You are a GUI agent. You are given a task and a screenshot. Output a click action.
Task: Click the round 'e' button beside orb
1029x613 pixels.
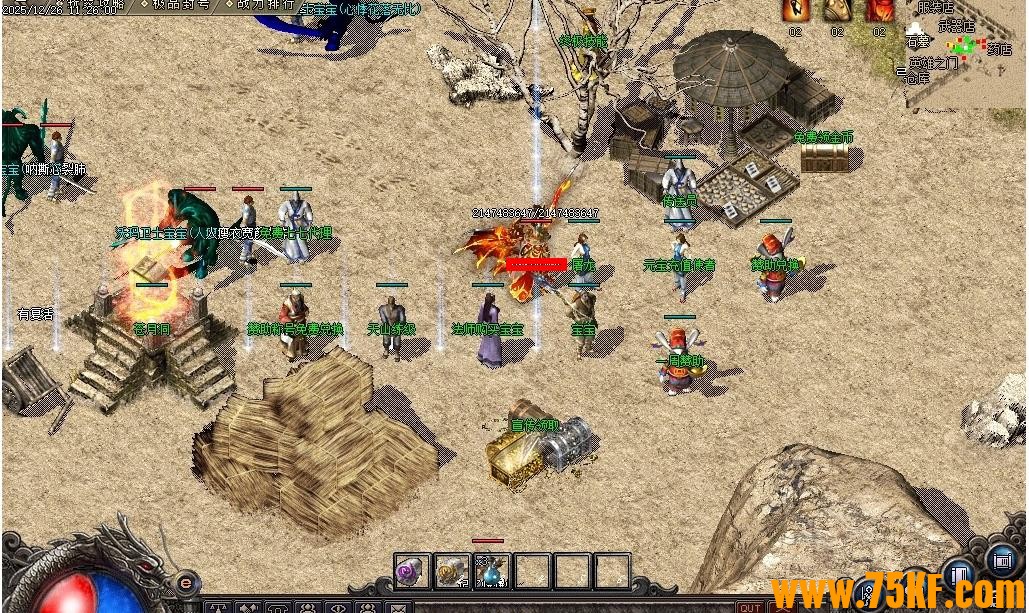(184, 582)
